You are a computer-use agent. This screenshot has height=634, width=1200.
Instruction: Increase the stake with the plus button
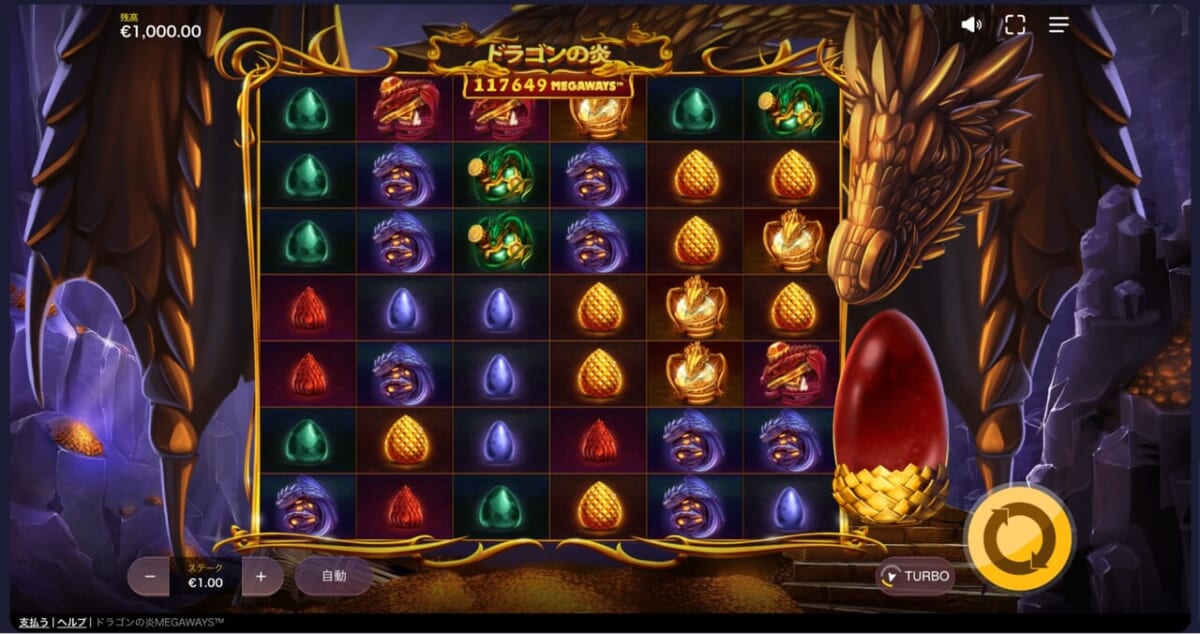pyautogui.click(x=262, y=577)
